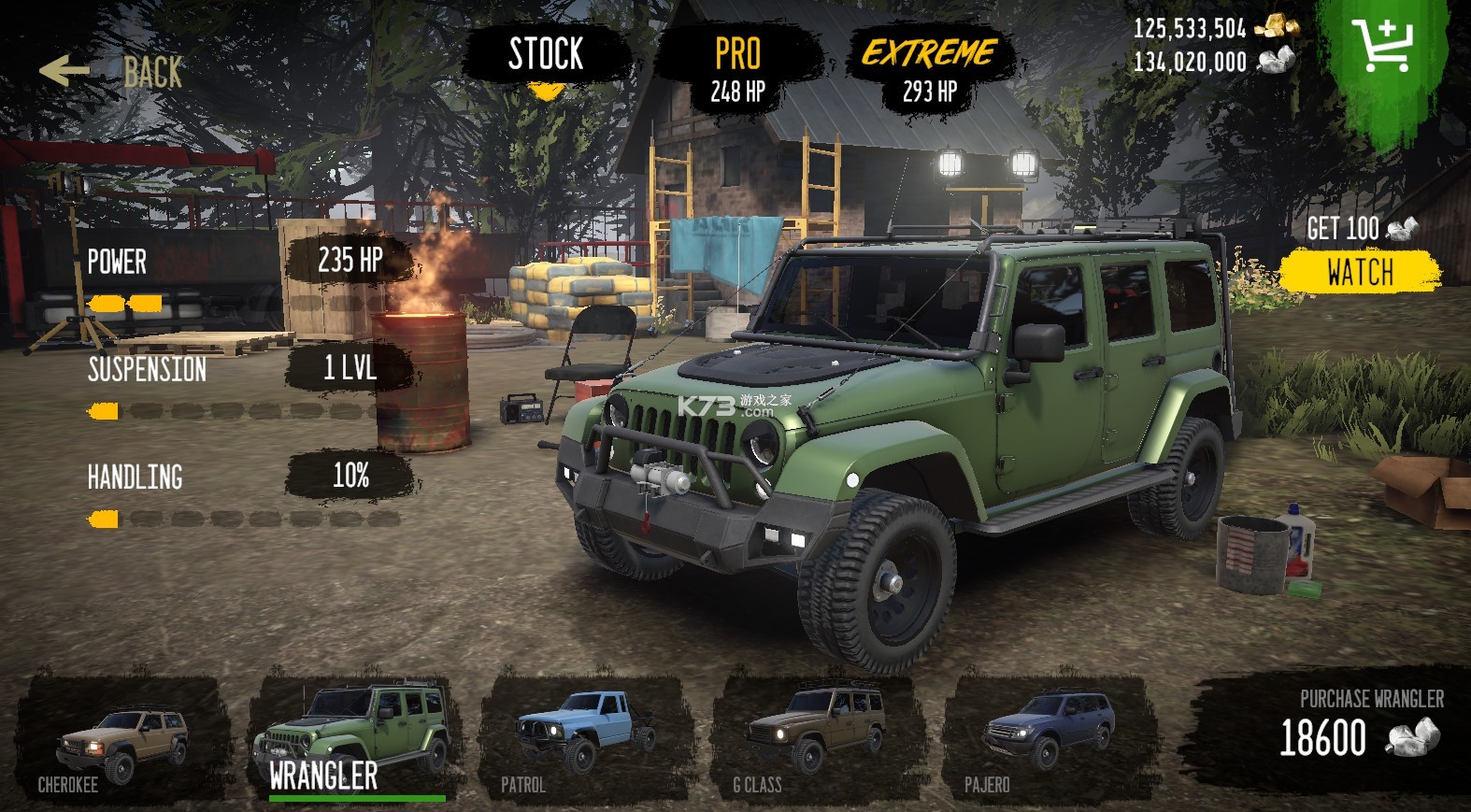Go back using the Back arrow
Image resolution: width=1471 pixels, height=812 pixels.
coord(110,71)
